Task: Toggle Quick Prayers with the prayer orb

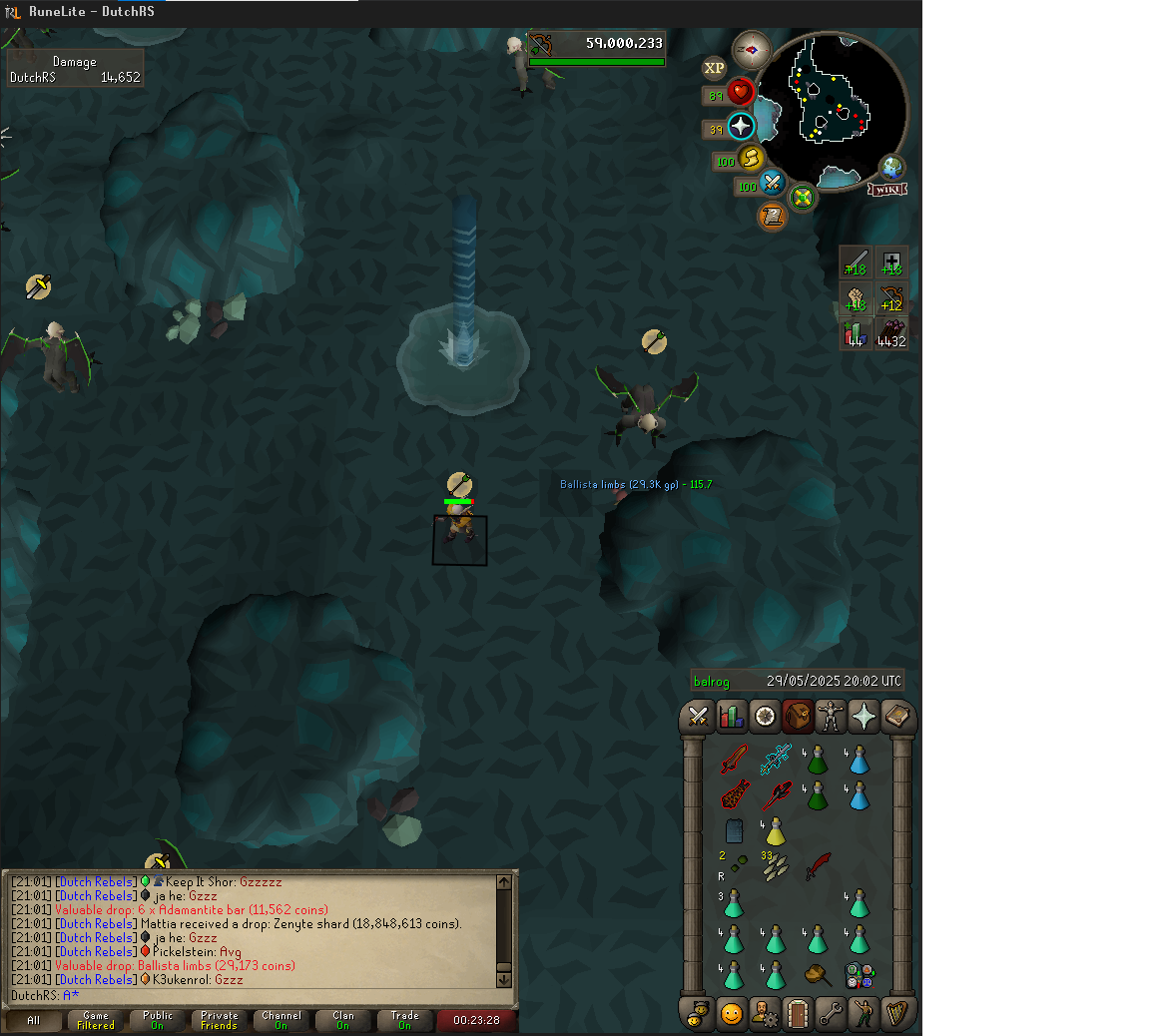Action: pos(741,127)
